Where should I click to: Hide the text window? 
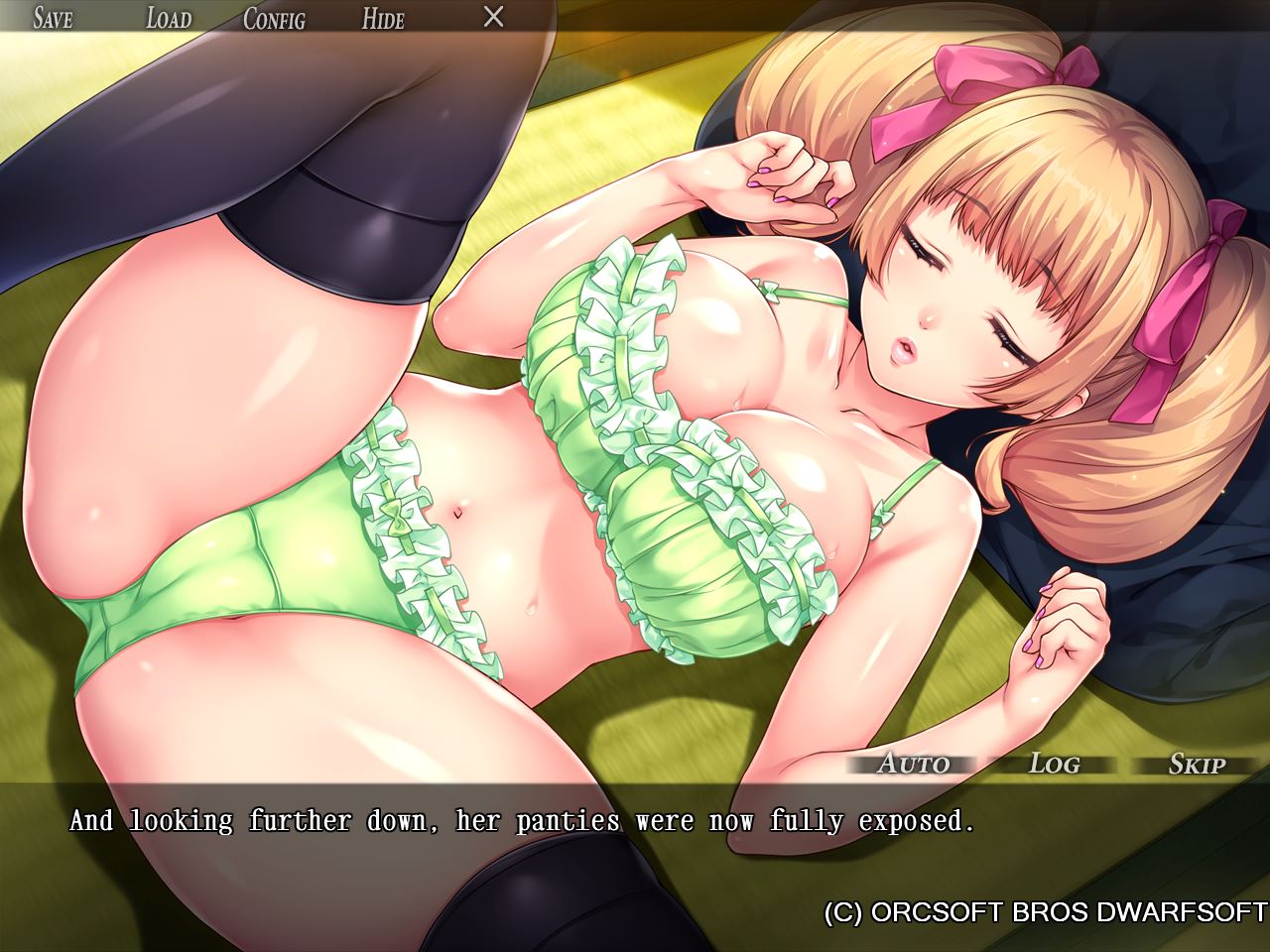[383, 18]
